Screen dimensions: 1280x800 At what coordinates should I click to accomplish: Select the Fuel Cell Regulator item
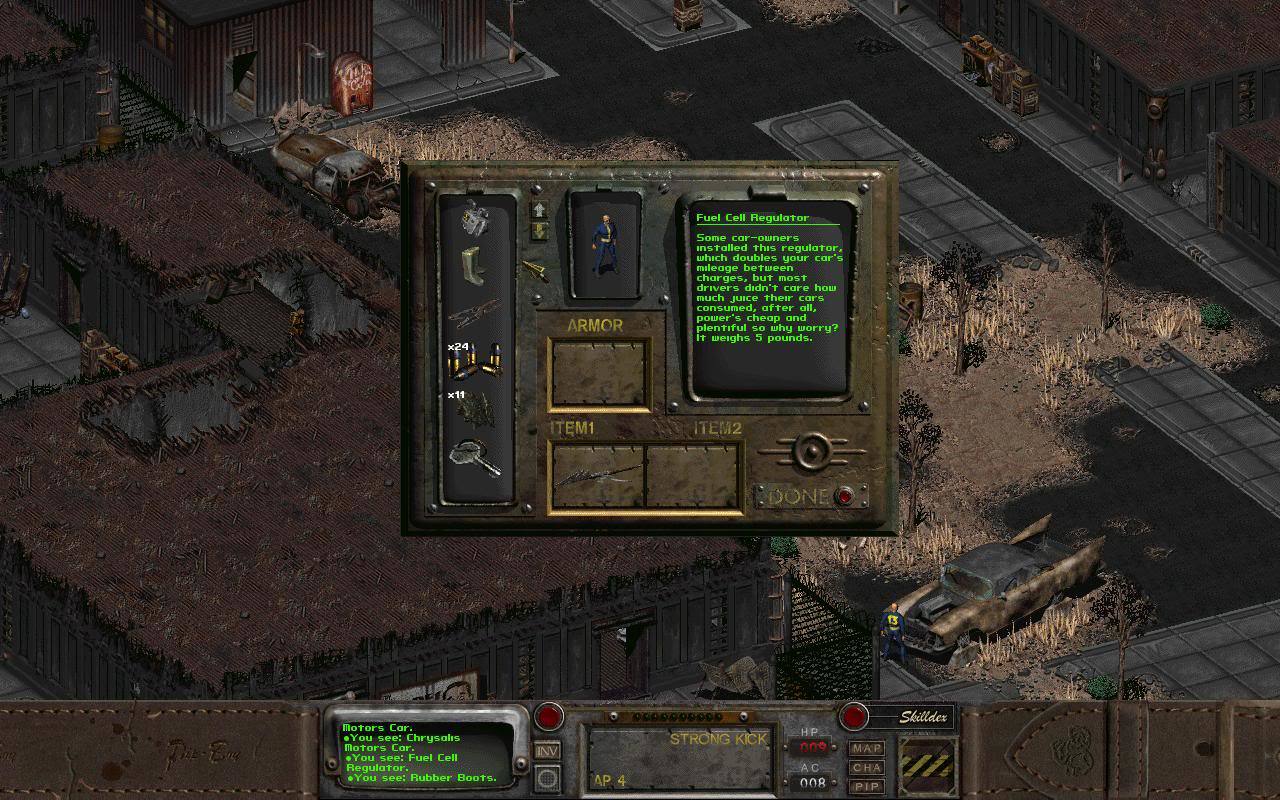pos(475,219)
